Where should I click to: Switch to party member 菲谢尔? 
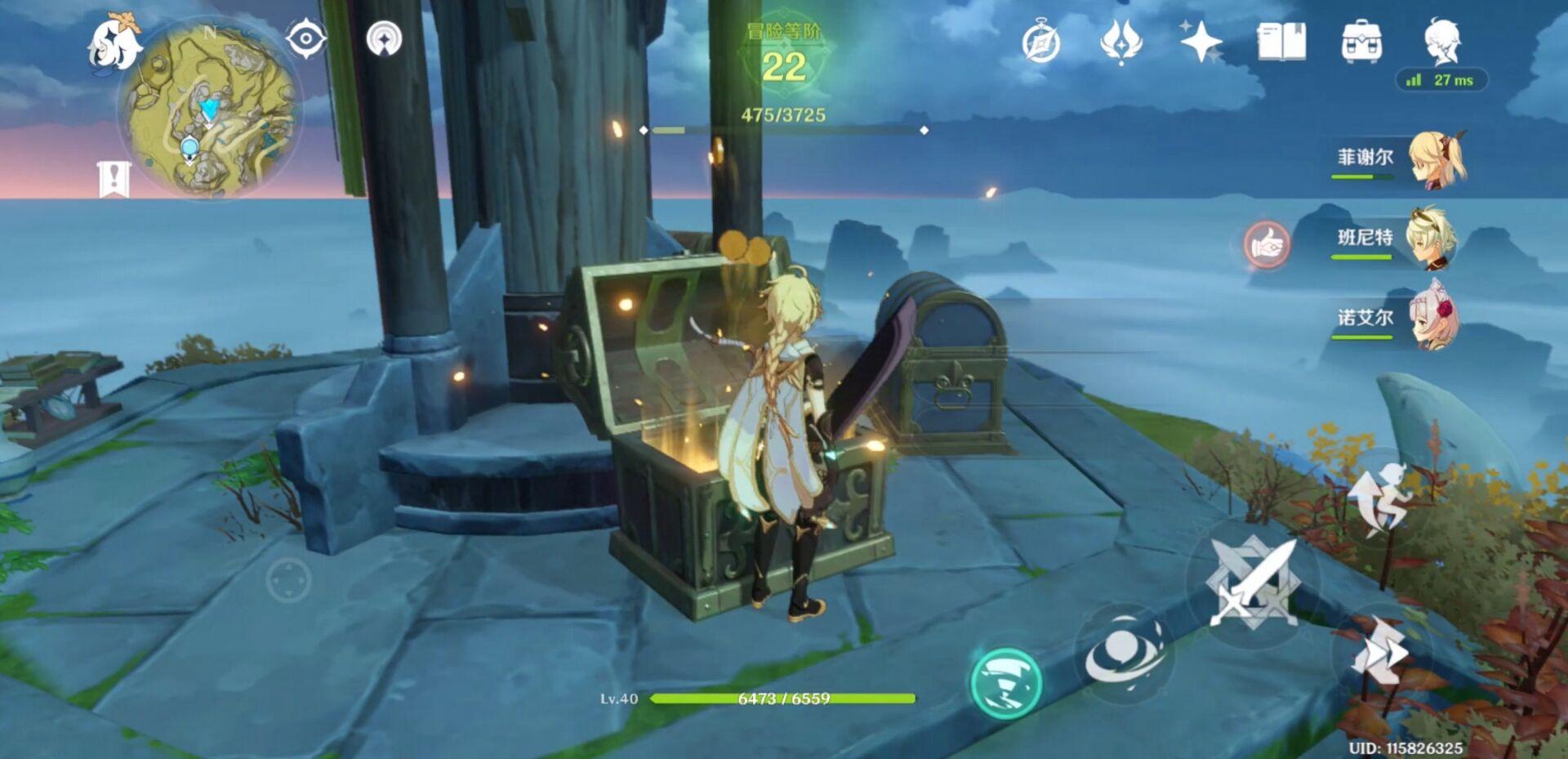pyautogui.click(x=1437, y=158)
